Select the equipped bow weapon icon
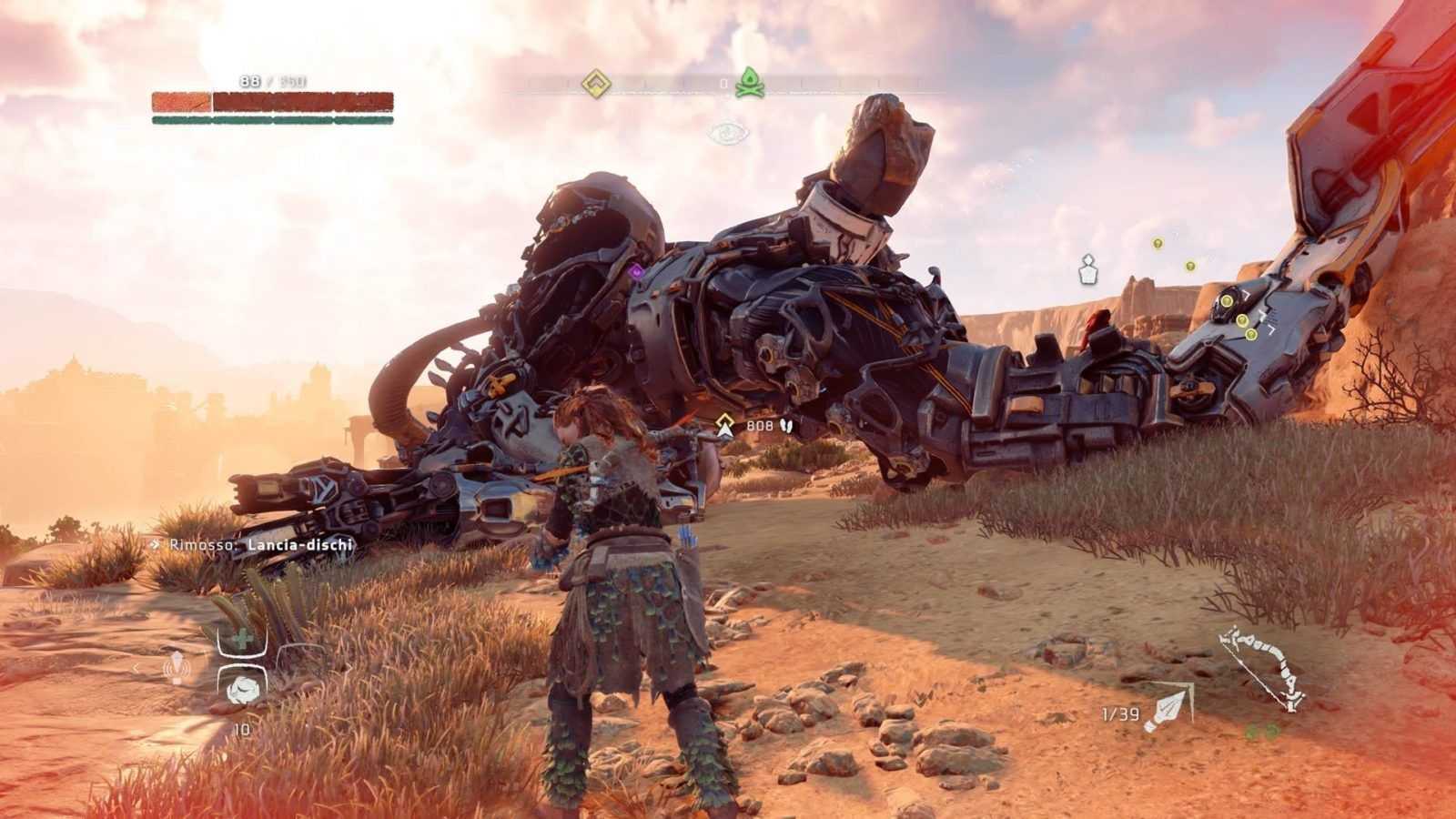This screenshot has width=1456, height=819. tap(1261, 667)
